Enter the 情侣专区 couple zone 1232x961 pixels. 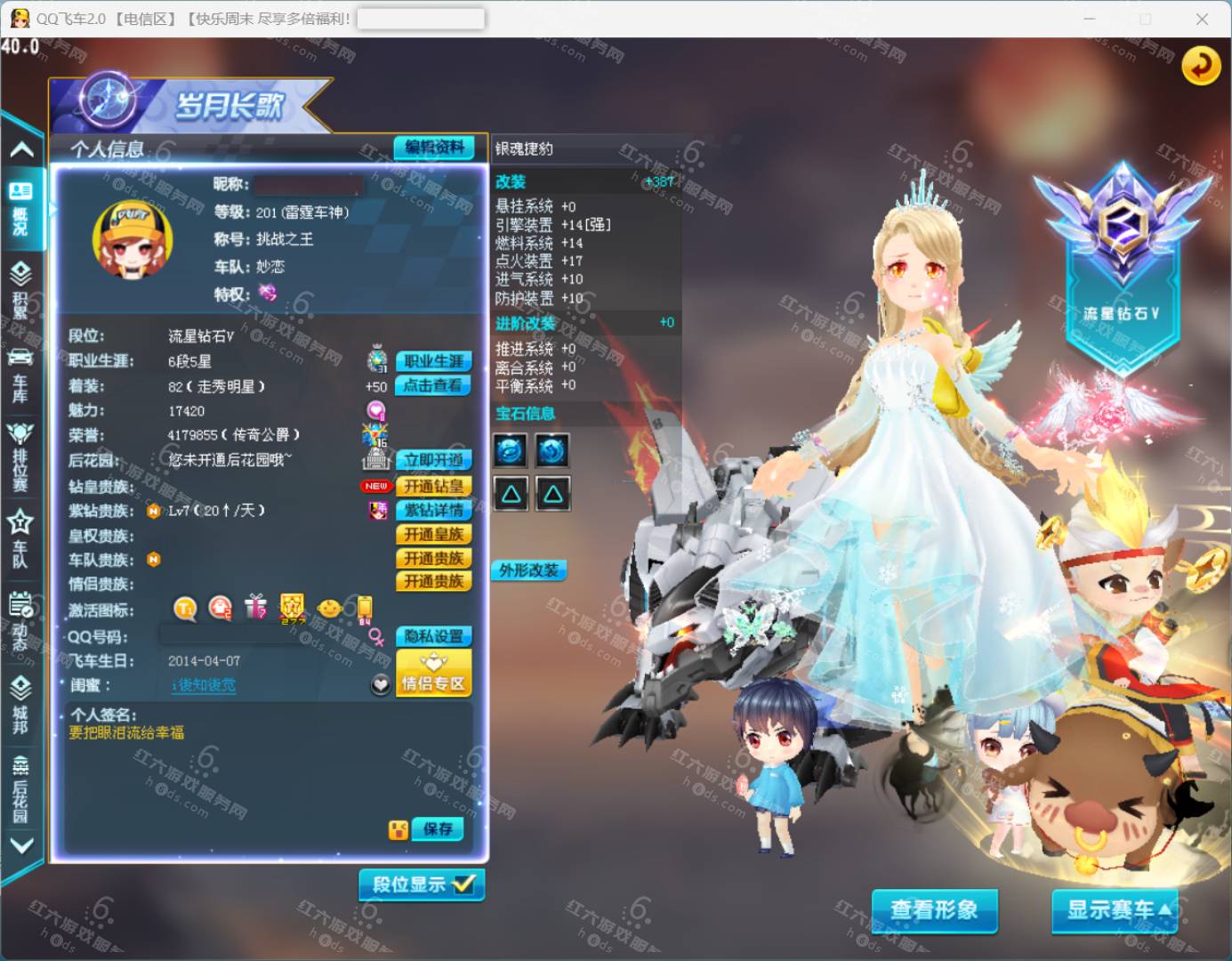433,674
